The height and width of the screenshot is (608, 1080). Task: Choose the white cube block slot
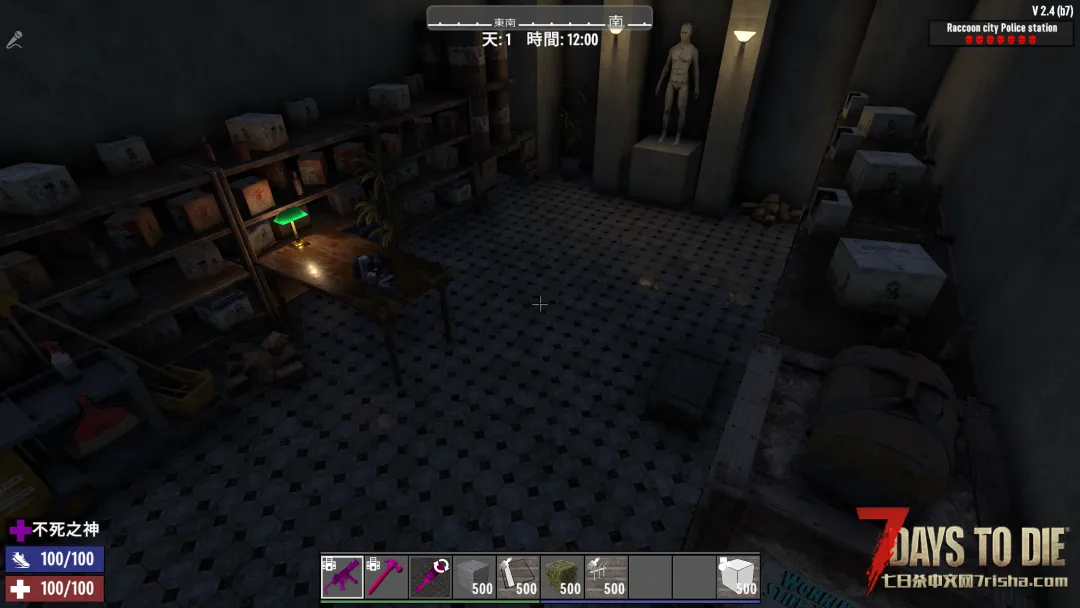point(738,577)
